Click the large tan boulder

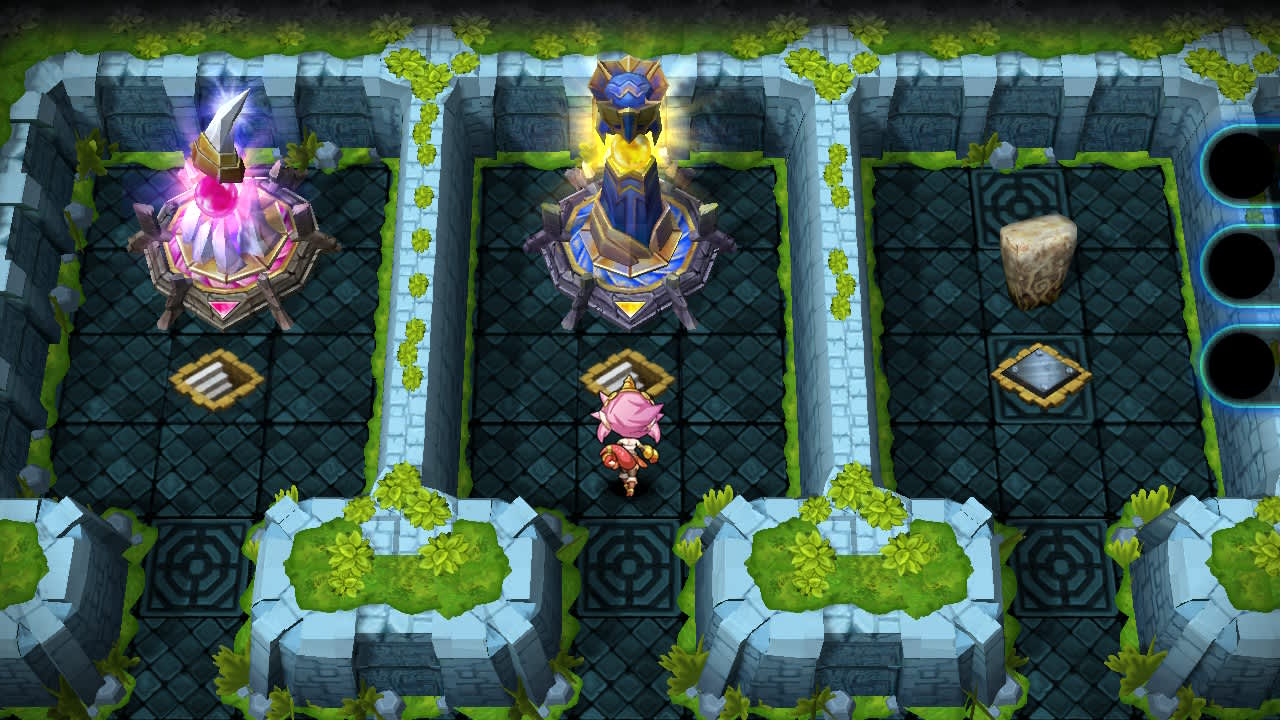pyautogui.click(x=1038, y=262)
